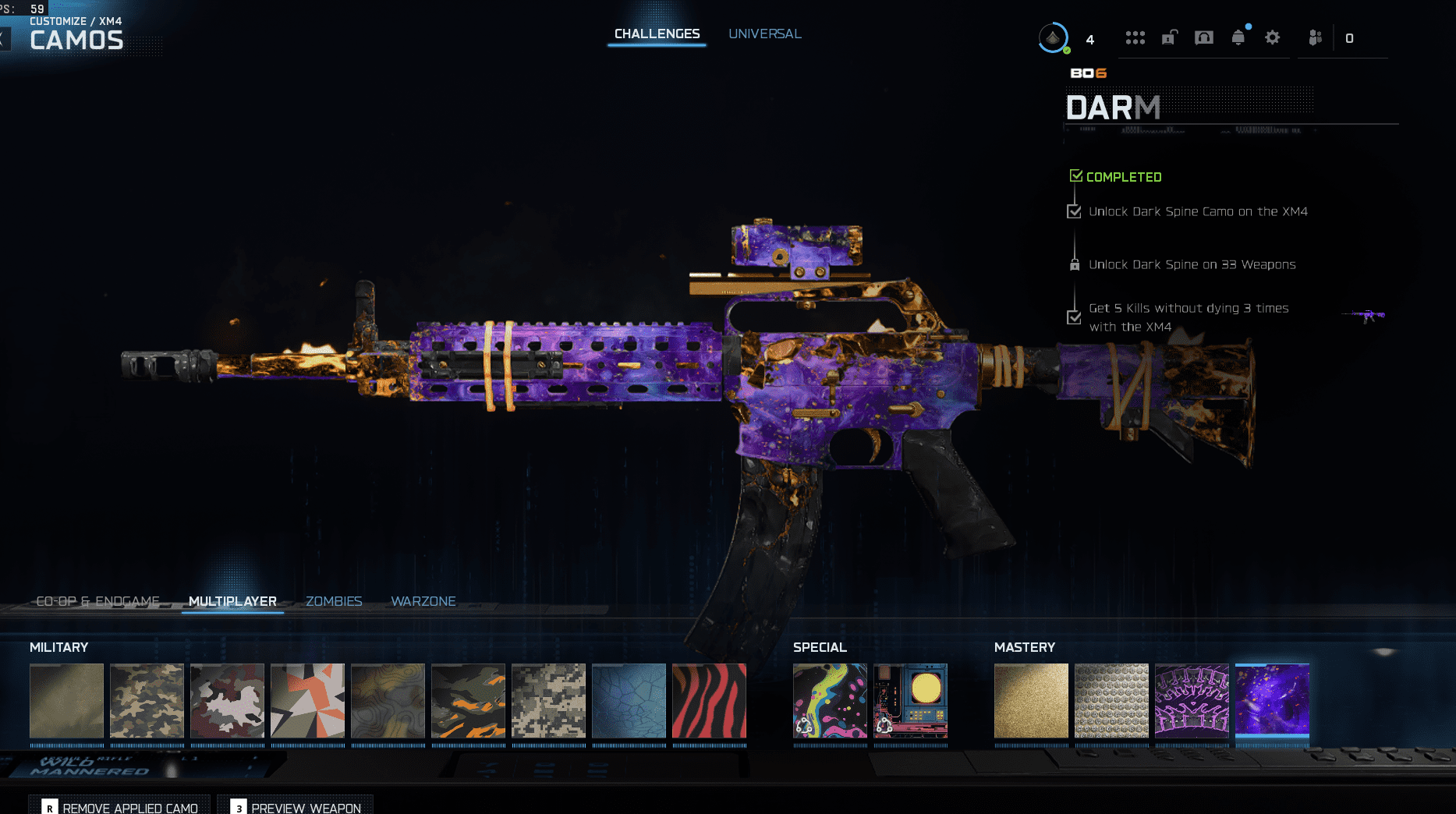Screen dimensions: 1456x814
Task: Click the unlocked padlock store icon
Action: (x=1168, y=37)
